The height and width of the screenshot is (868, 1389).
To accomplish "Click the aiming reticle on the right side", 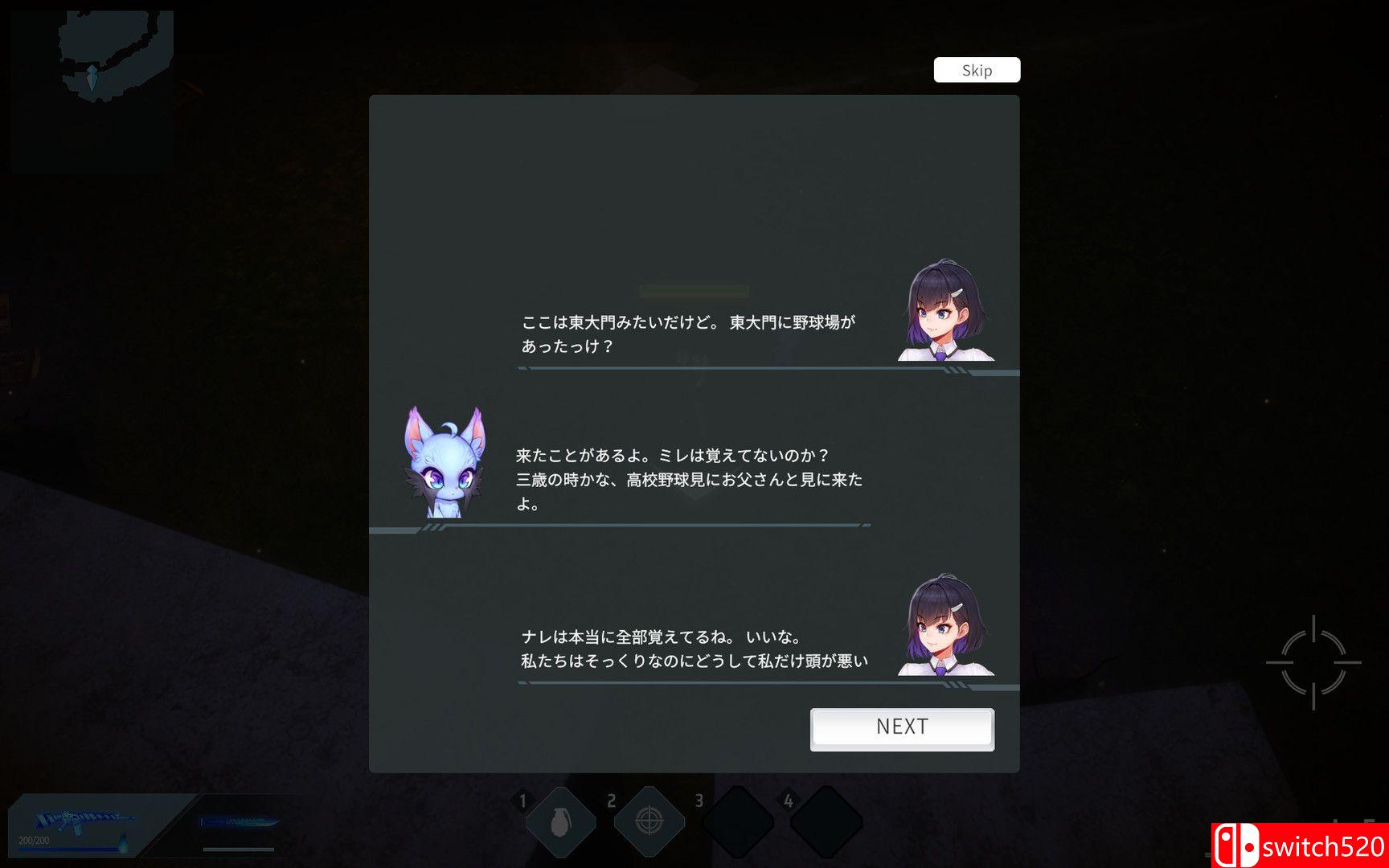I will tap(1313, 661).
